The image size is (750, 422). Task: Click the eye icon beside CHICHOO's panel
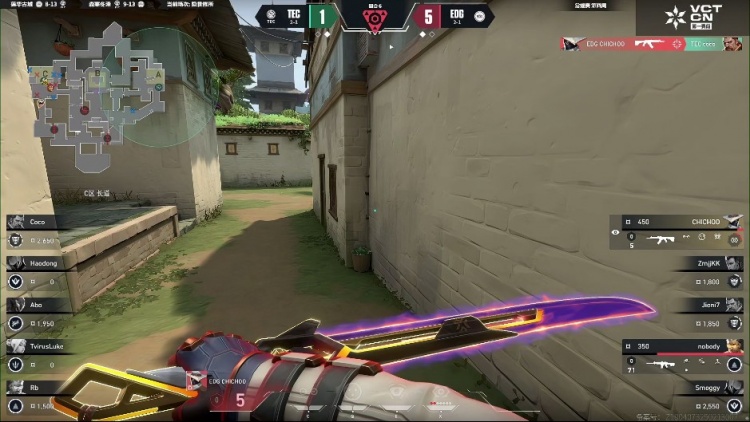(x=616, y=231)
